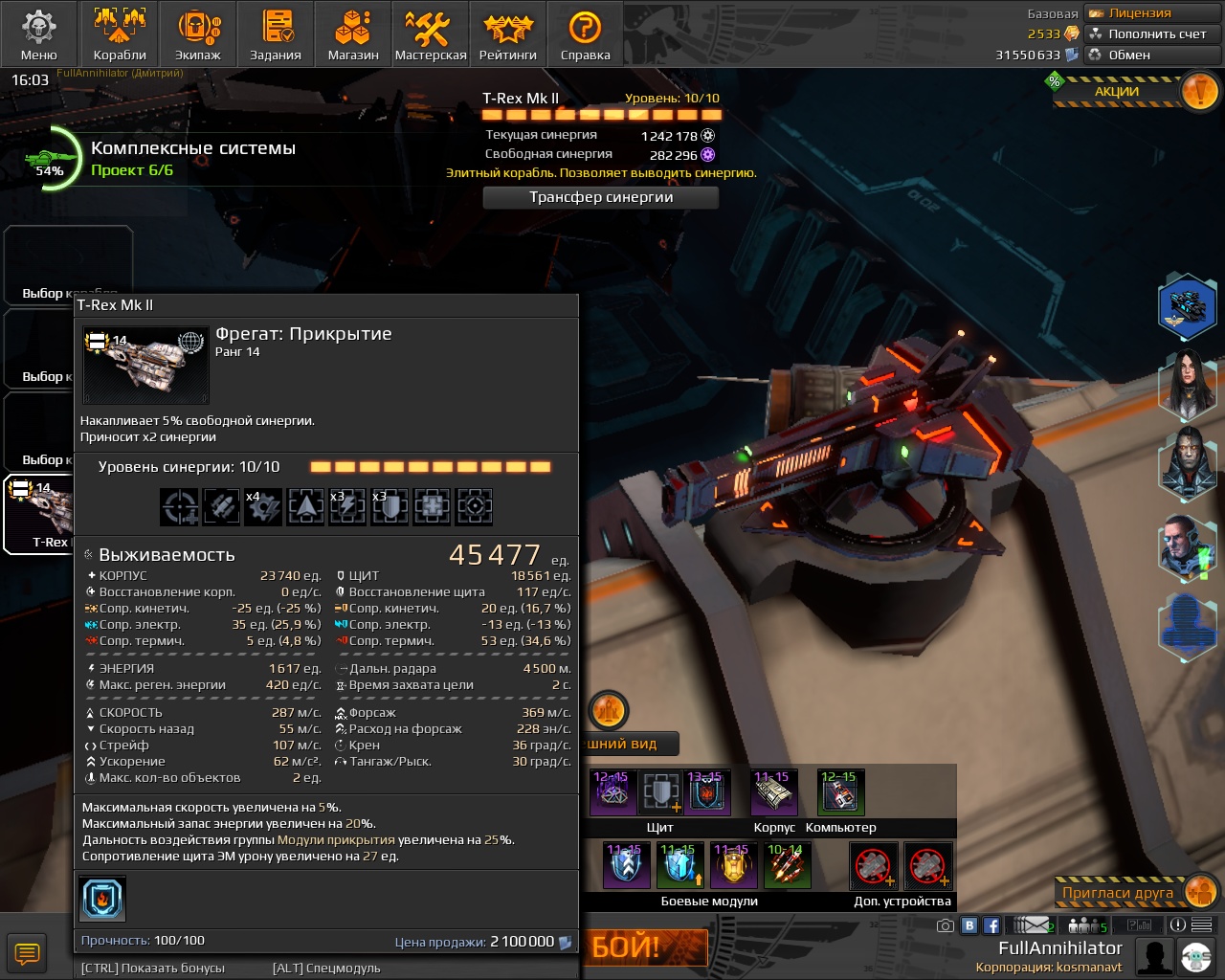This screenshot has width=1225, height=980.
Task: Open the Корабли ships section
Action: pos(120,34)
